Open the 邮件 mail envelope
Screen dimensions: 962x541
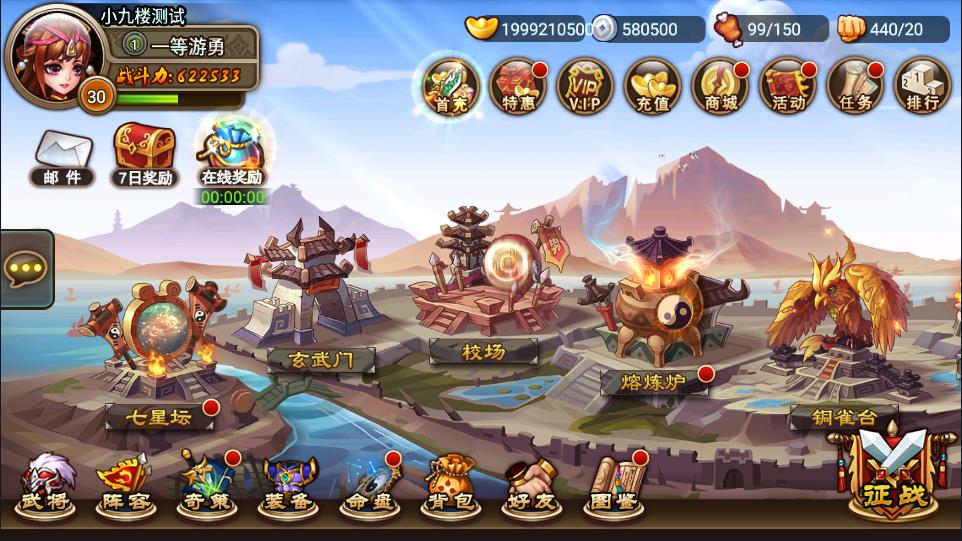[62, 157]
